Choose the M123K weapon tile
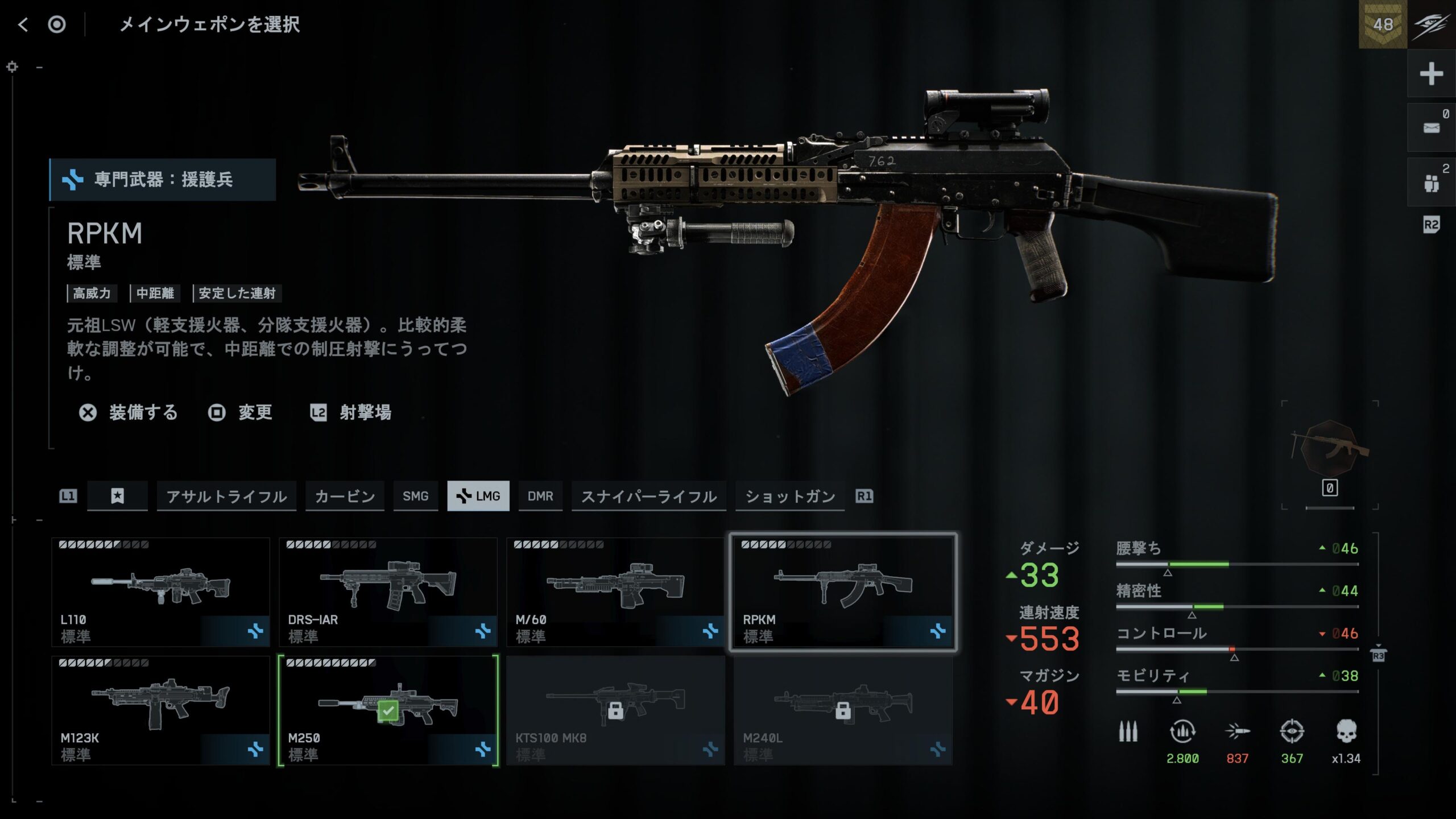The height and width of the screenshot is (819, 1456). point(160,710)
